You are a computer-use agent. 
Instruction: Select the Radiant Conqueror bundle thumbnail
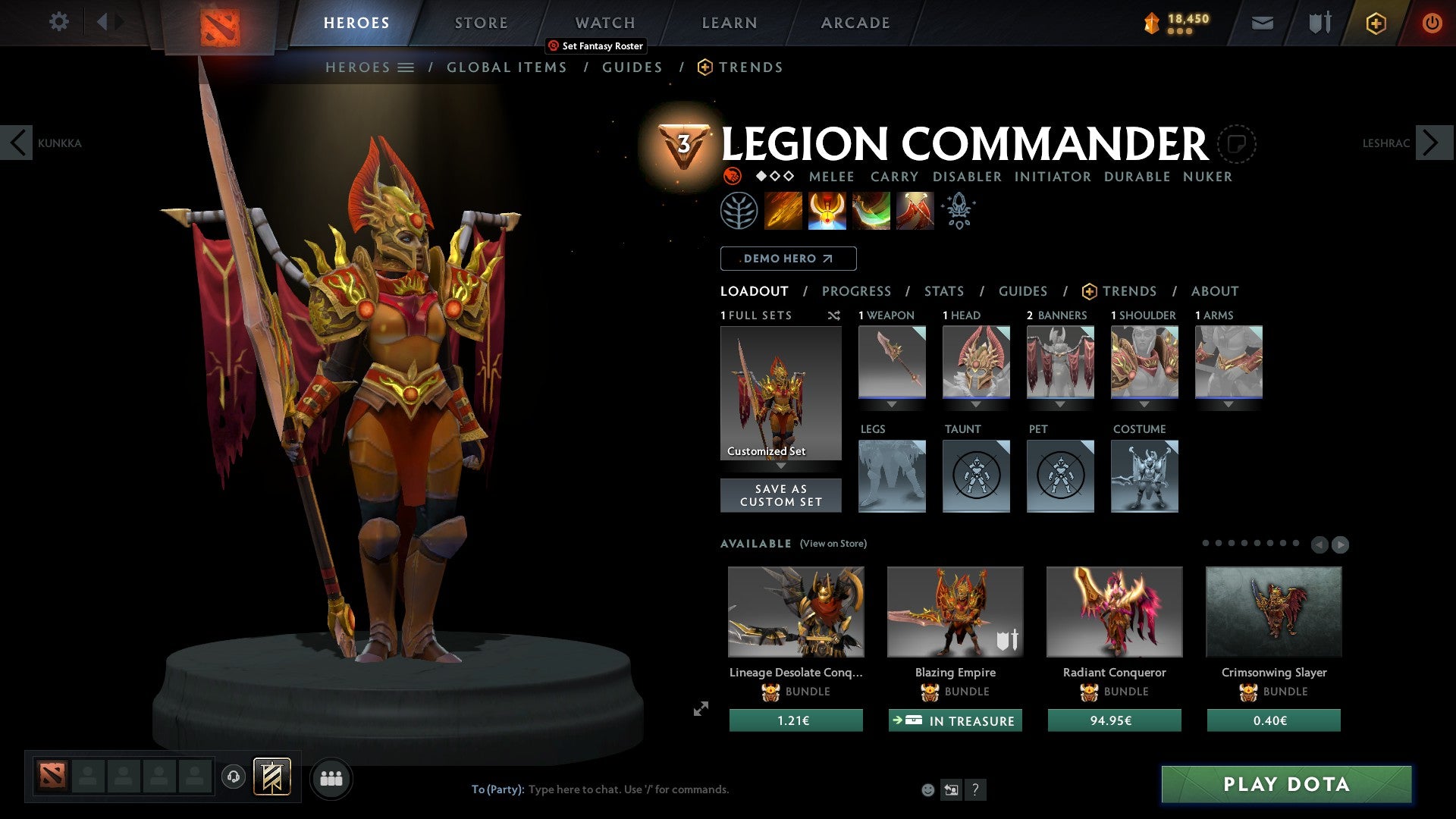(1114, 611)
